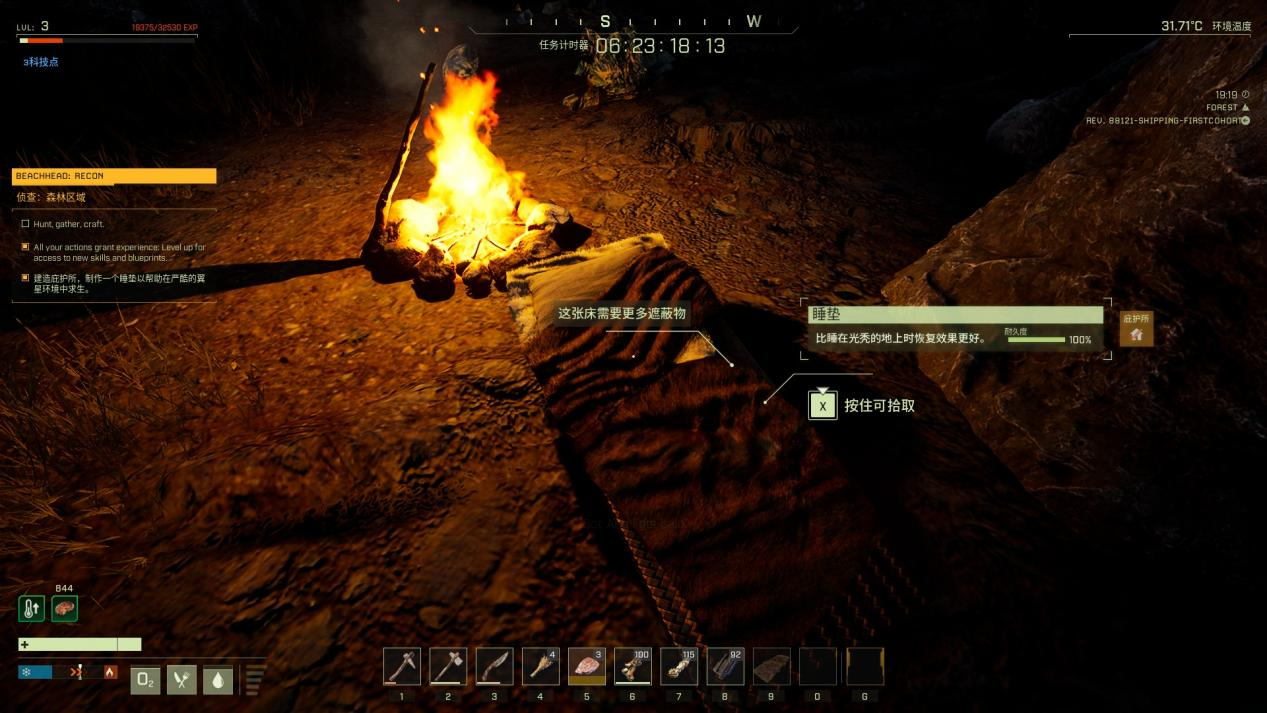Viewport: 1267px width, 713px height.
Task: Check the fork and knife hunger icon
Action: coord(181,680)
